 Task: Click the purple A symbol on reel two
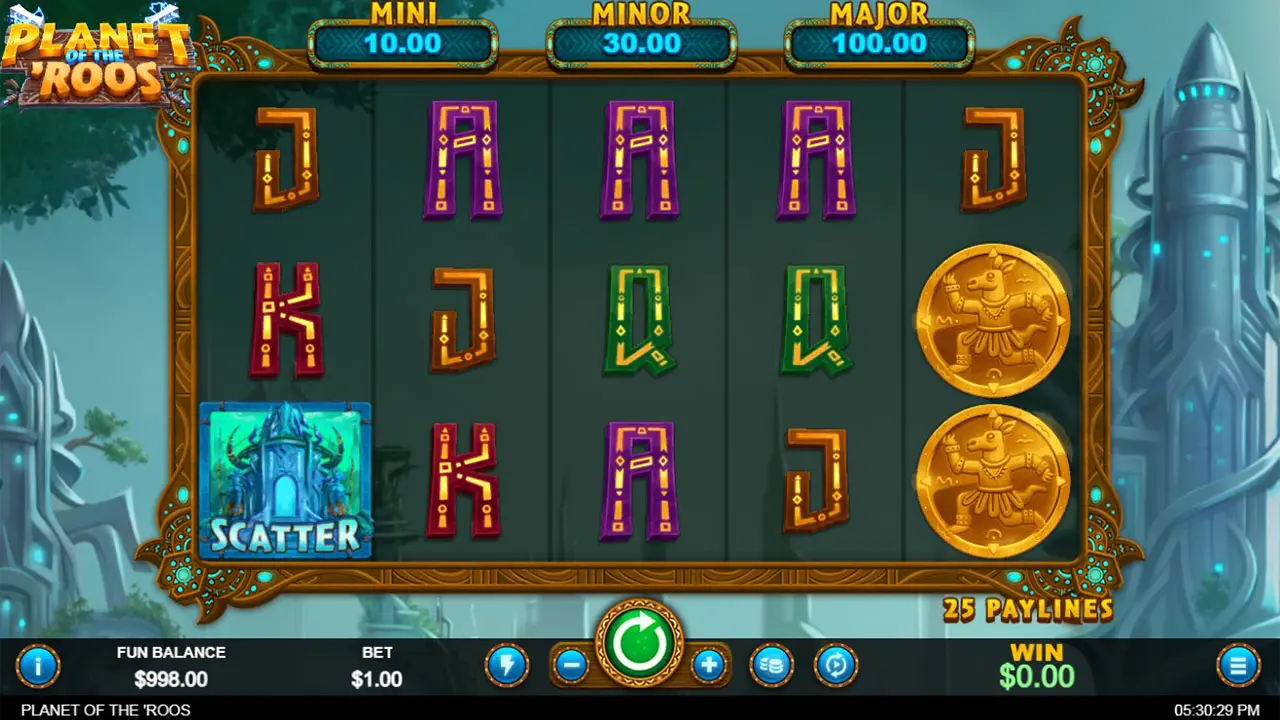pos(465,160)
